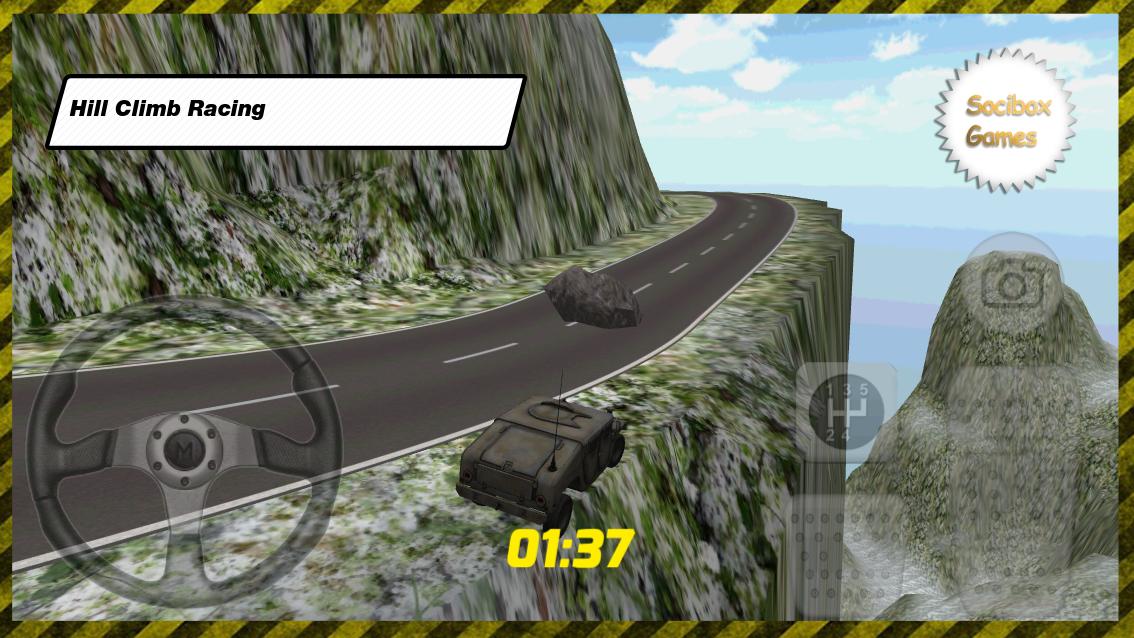Tap the gear shifter button
The image size is (1134, 638).
[846, 411]
